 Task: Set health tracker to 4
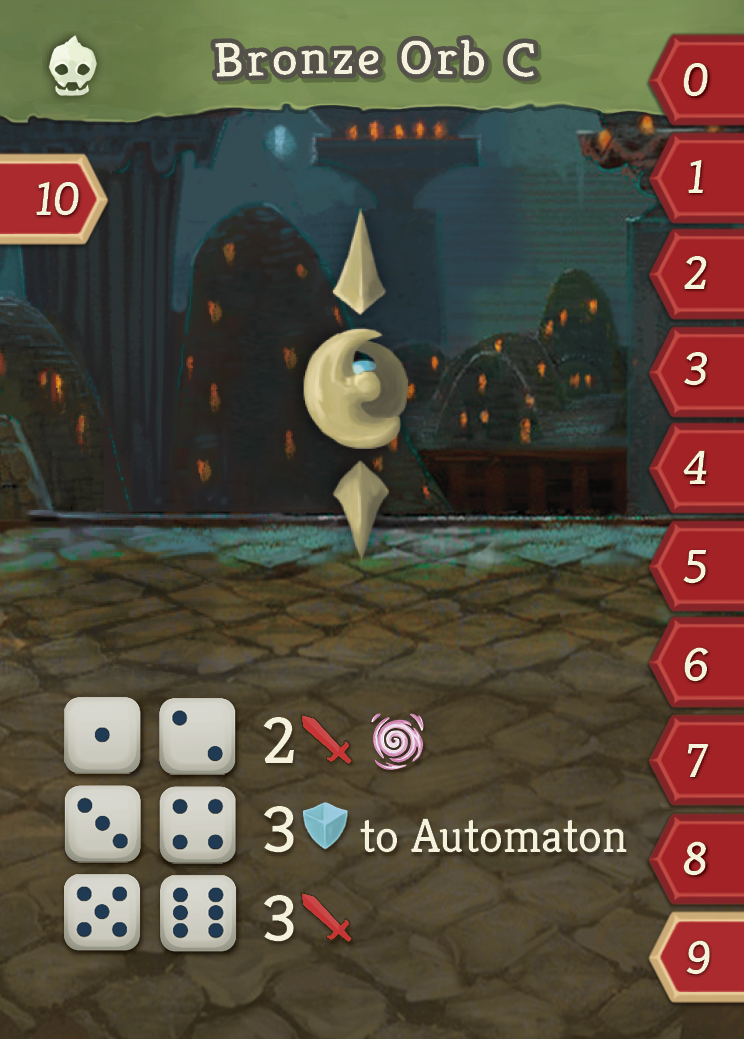click(697, 468)
